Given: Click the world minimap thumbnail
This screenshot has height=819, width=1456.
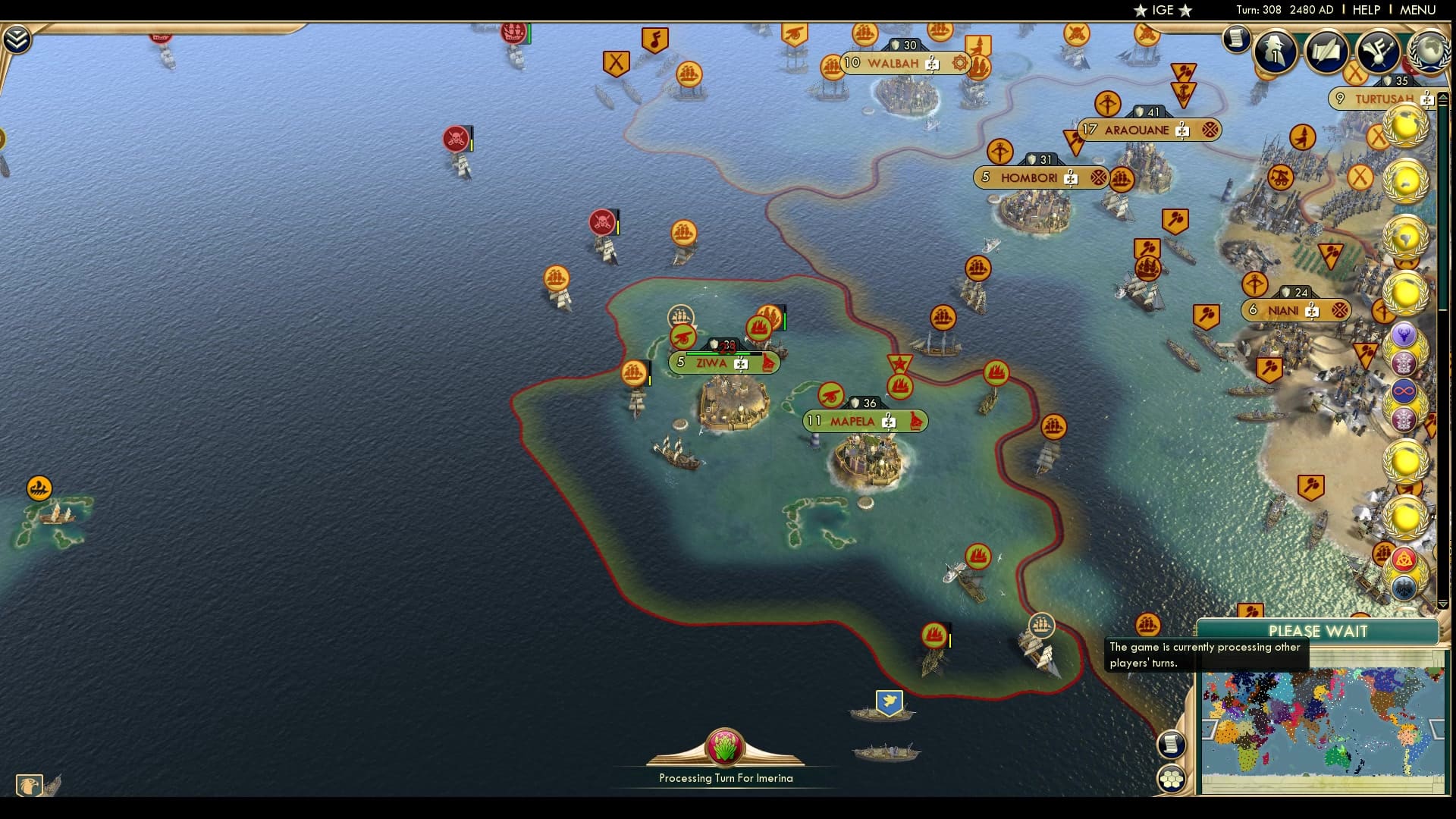Looking at the screenshot, I should pyautogui.click(x=1327, y=728).
